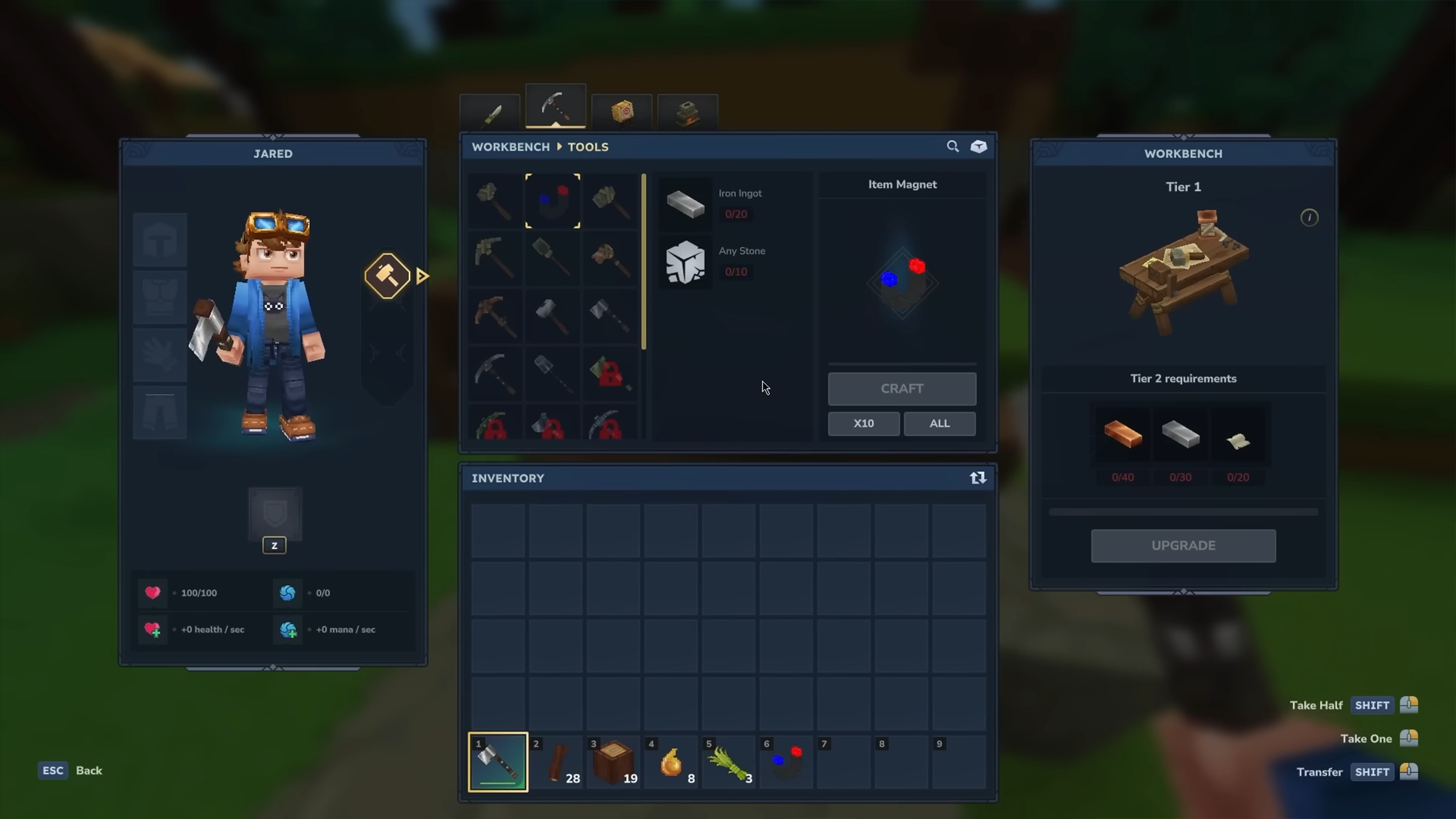The height and width of the screenshot is (819, 1456).
Task: Switch to the furnace crafting tab
Action: point(687,113)
